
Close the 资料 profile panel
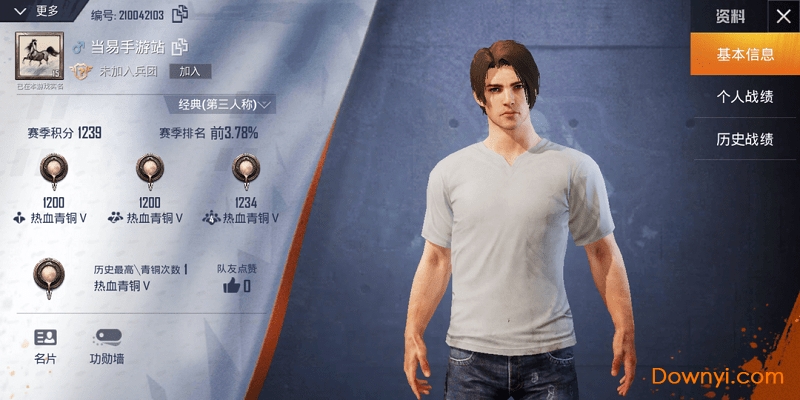coord(781,15)
